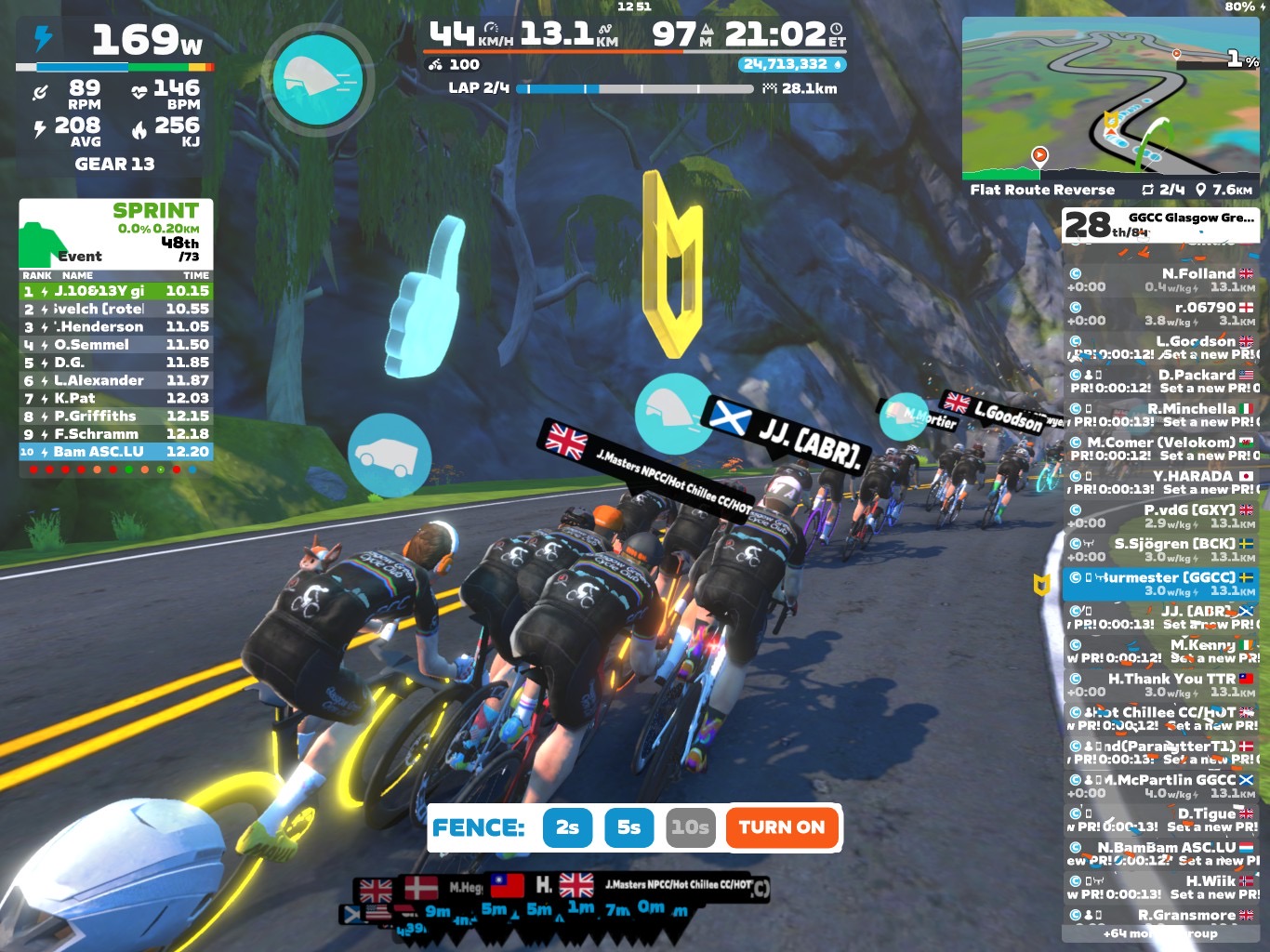Select Bam ASC.LU sprint leaderboard row
This screenshot has height=952, width=1270.
(x=116, y=452)
